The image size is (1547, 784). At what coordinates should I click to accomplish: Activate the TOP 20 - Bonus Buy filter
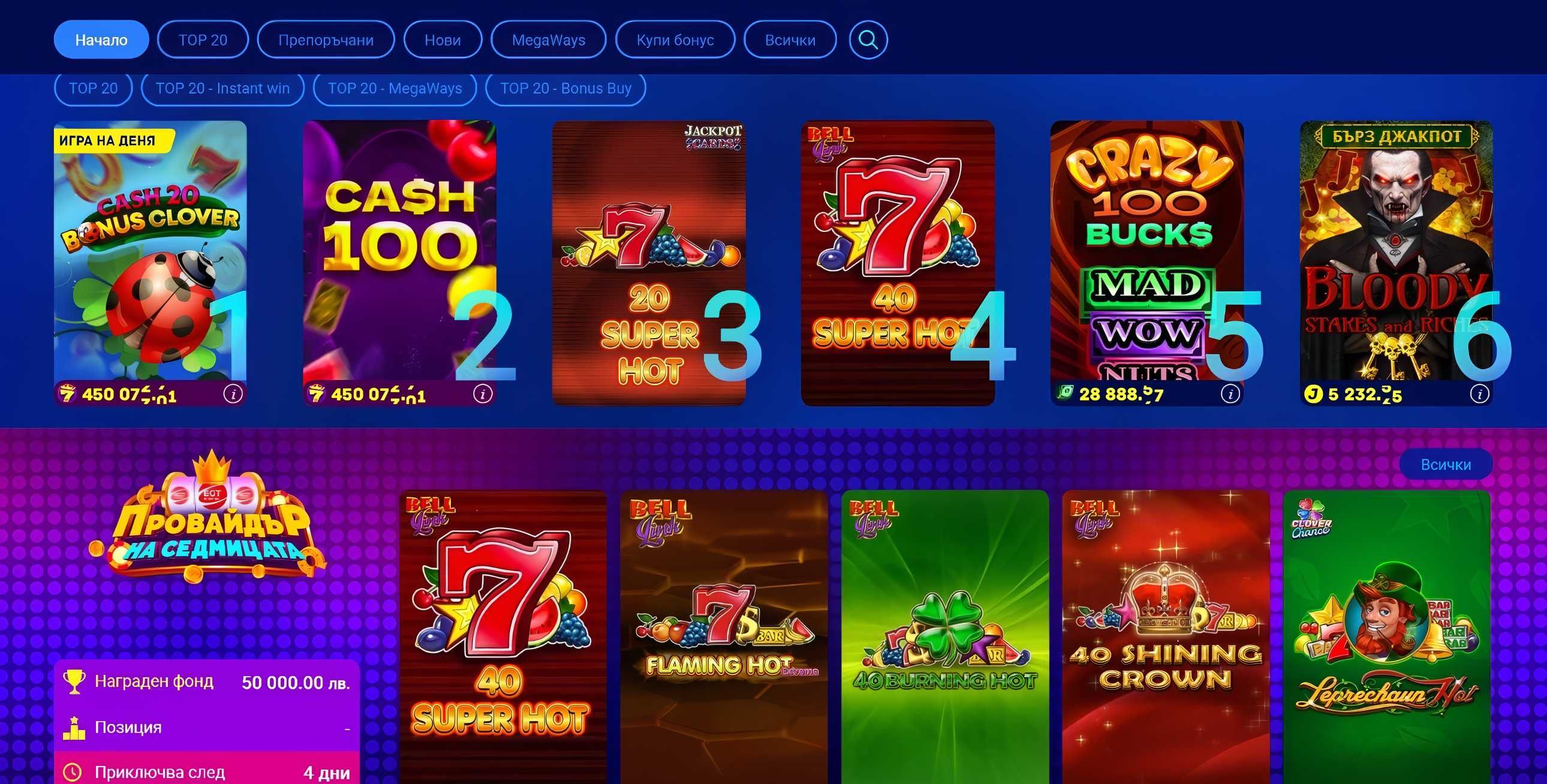(x=566, y=88)
